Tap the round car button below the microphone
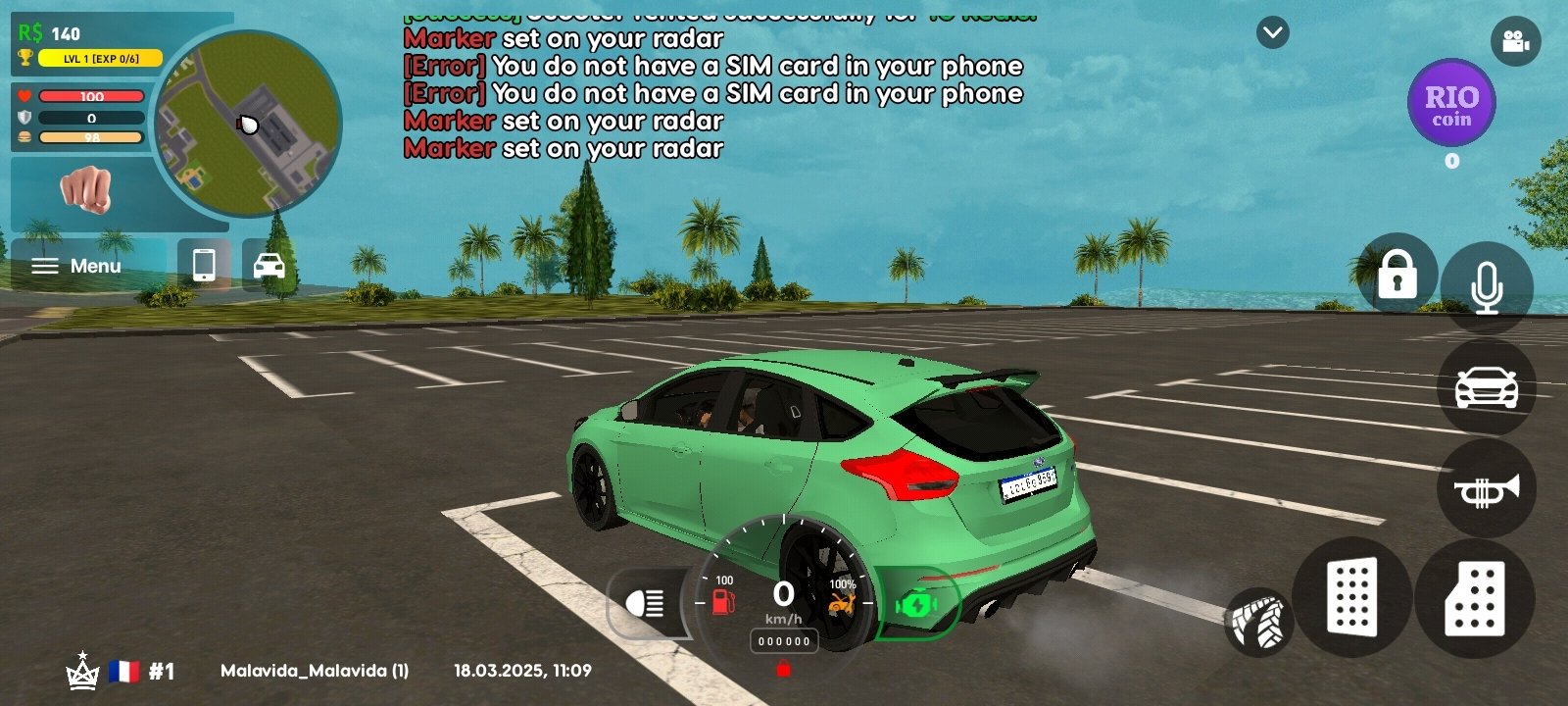Viewport: 1568px width, 706px height. pos(1486,387)
